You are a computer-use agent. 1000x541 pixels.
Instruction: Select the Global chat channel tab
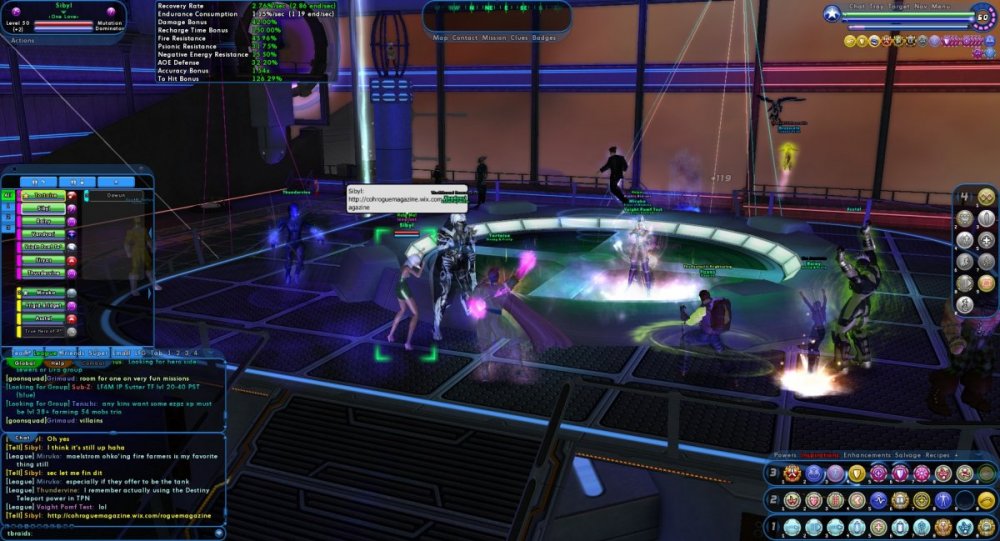pyautogui.click(x=24, y=363)
